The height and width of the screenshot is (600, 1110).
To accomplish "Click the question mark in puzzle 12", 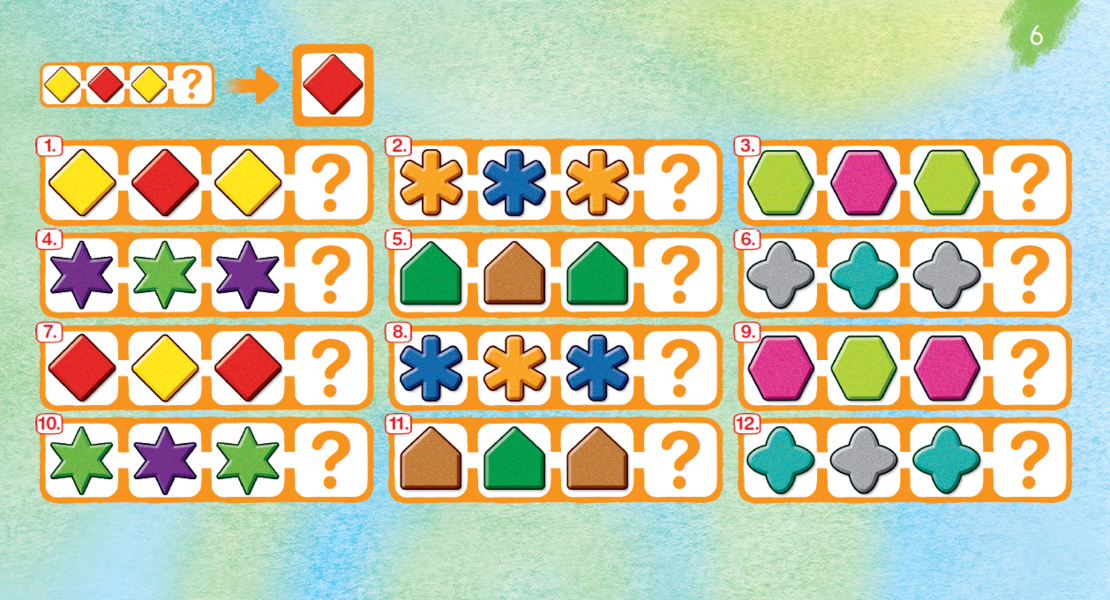I will (x=1029, y=460).
